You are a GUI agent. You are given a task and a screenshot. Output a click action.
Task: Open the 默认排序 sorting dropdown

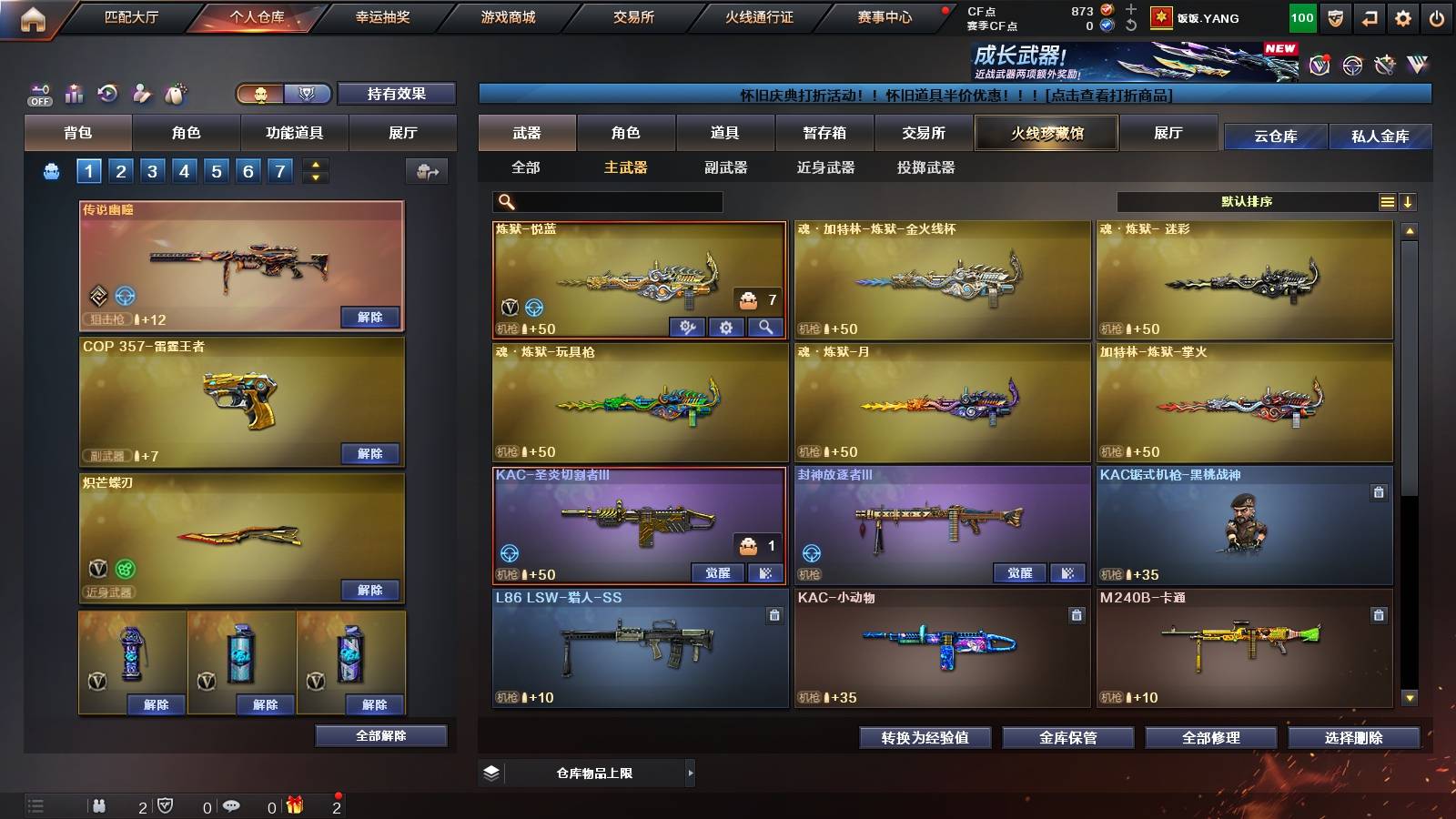click(x=1247, y=201)
